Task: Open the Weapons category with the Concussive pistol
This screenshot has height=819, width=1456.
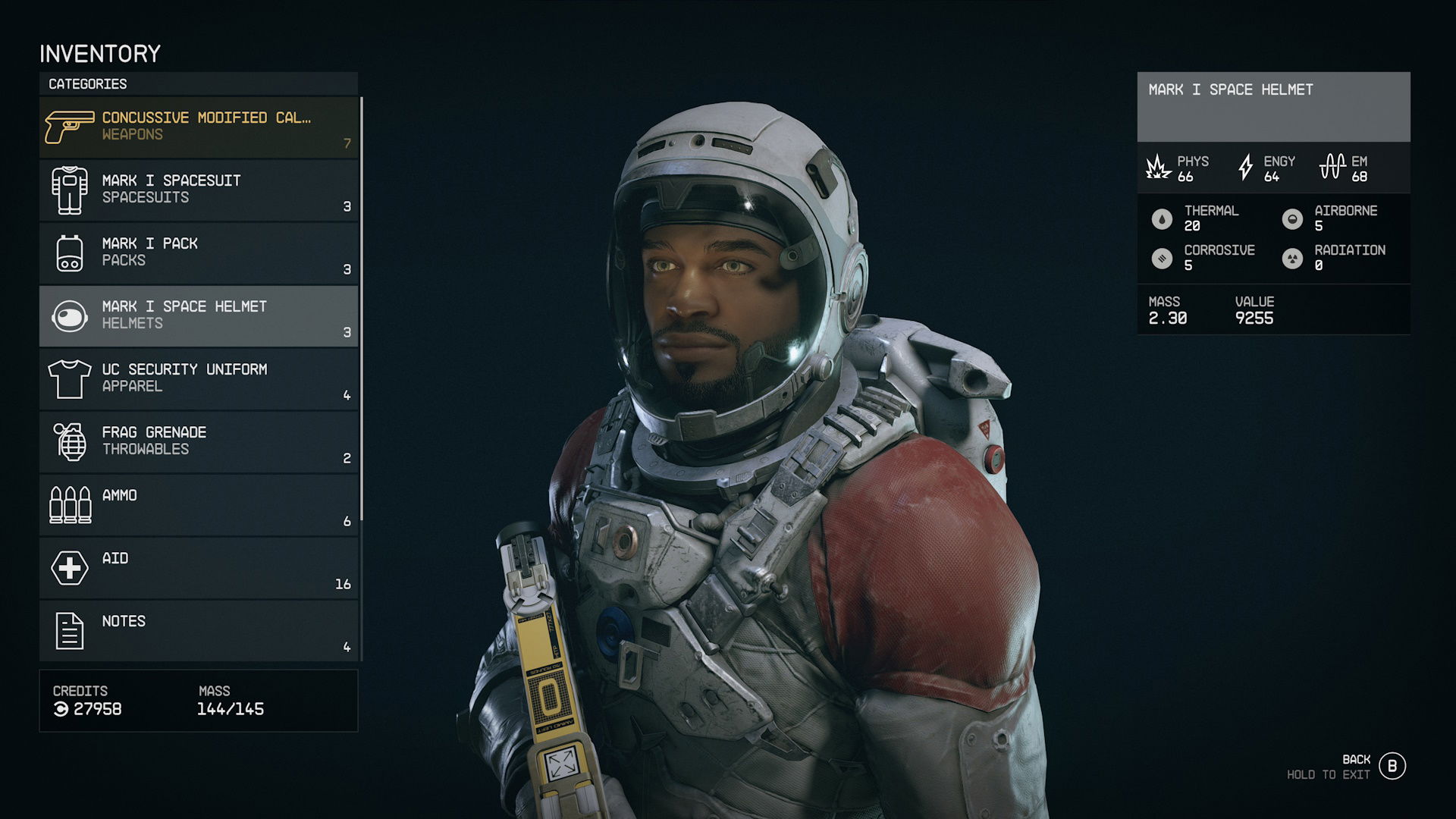Action: (199, 127)
